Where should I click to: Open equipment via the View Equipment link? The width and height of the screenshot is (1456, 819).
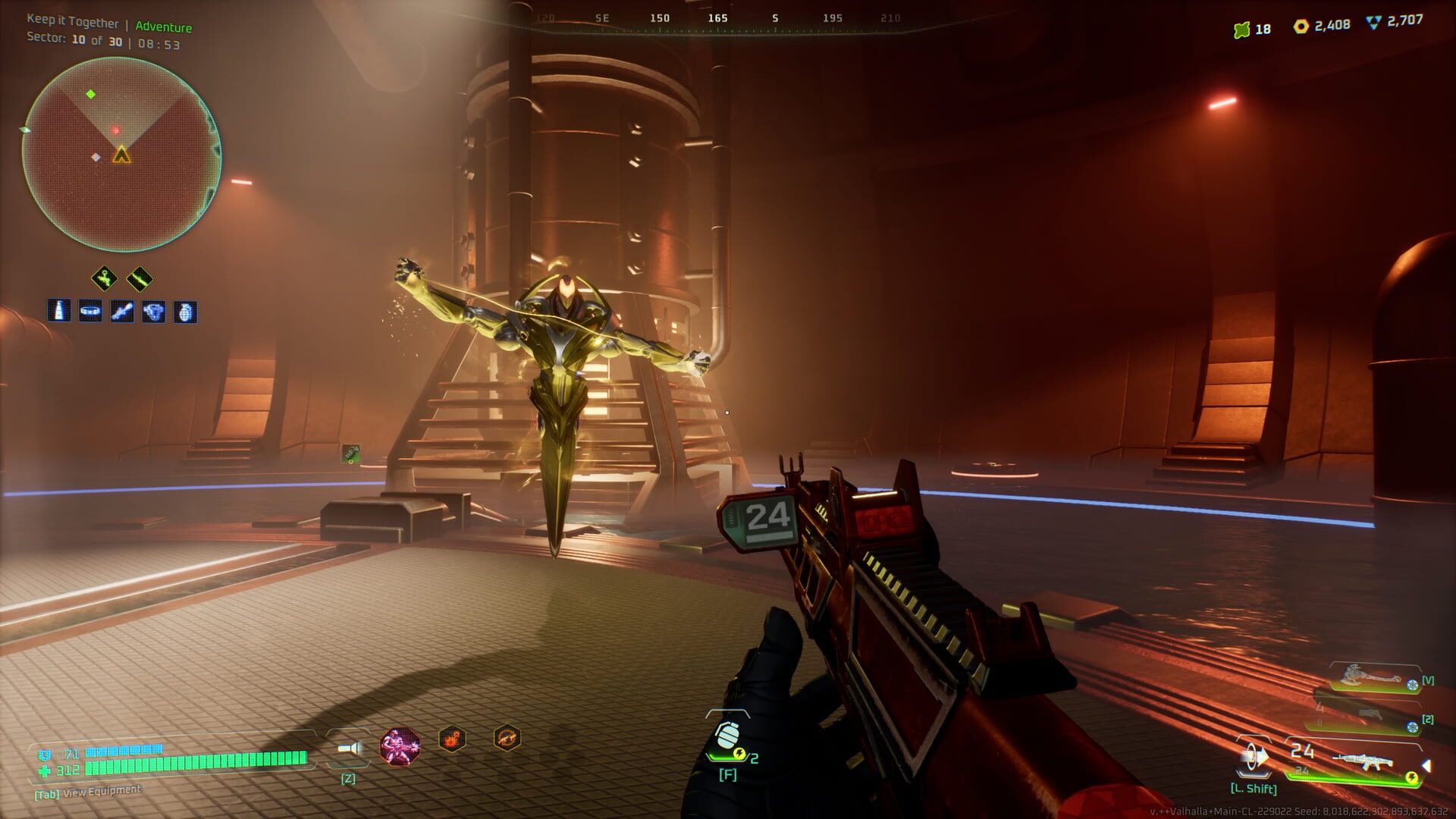pos(86,791)
